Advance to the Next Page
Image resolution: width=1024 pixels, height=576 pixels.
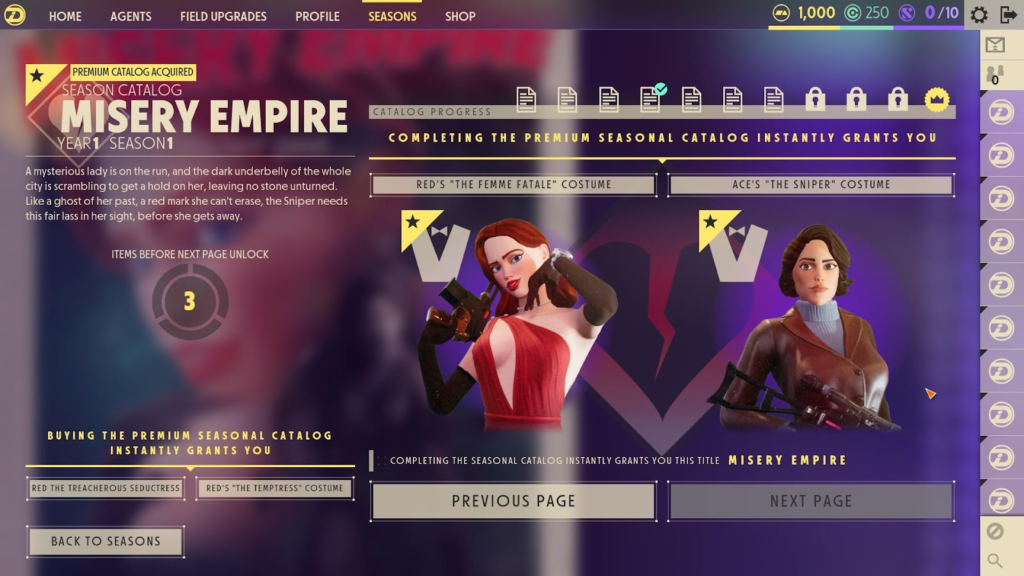click(811, 501)
